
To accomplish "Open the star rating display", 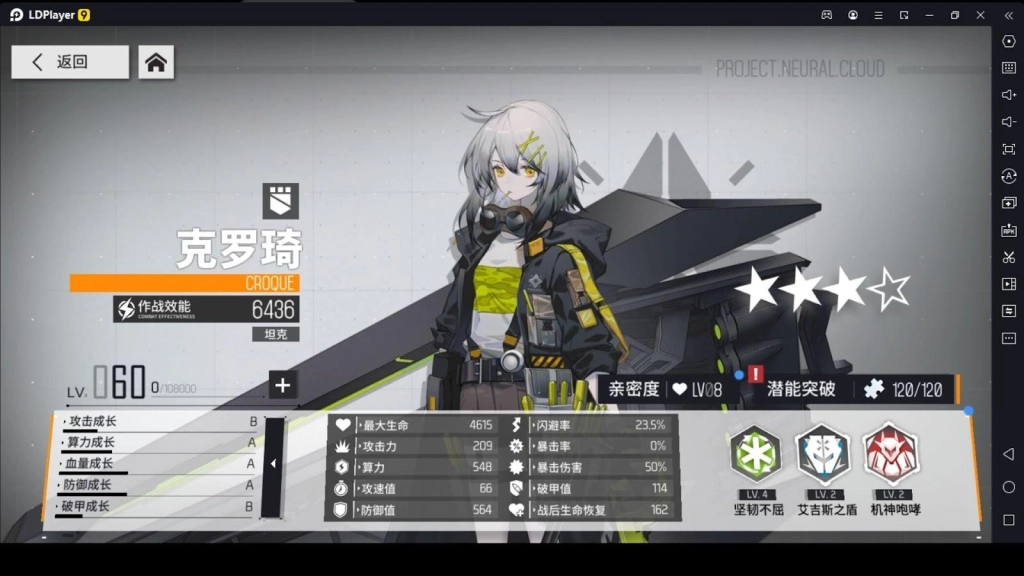I will point(822,290).
